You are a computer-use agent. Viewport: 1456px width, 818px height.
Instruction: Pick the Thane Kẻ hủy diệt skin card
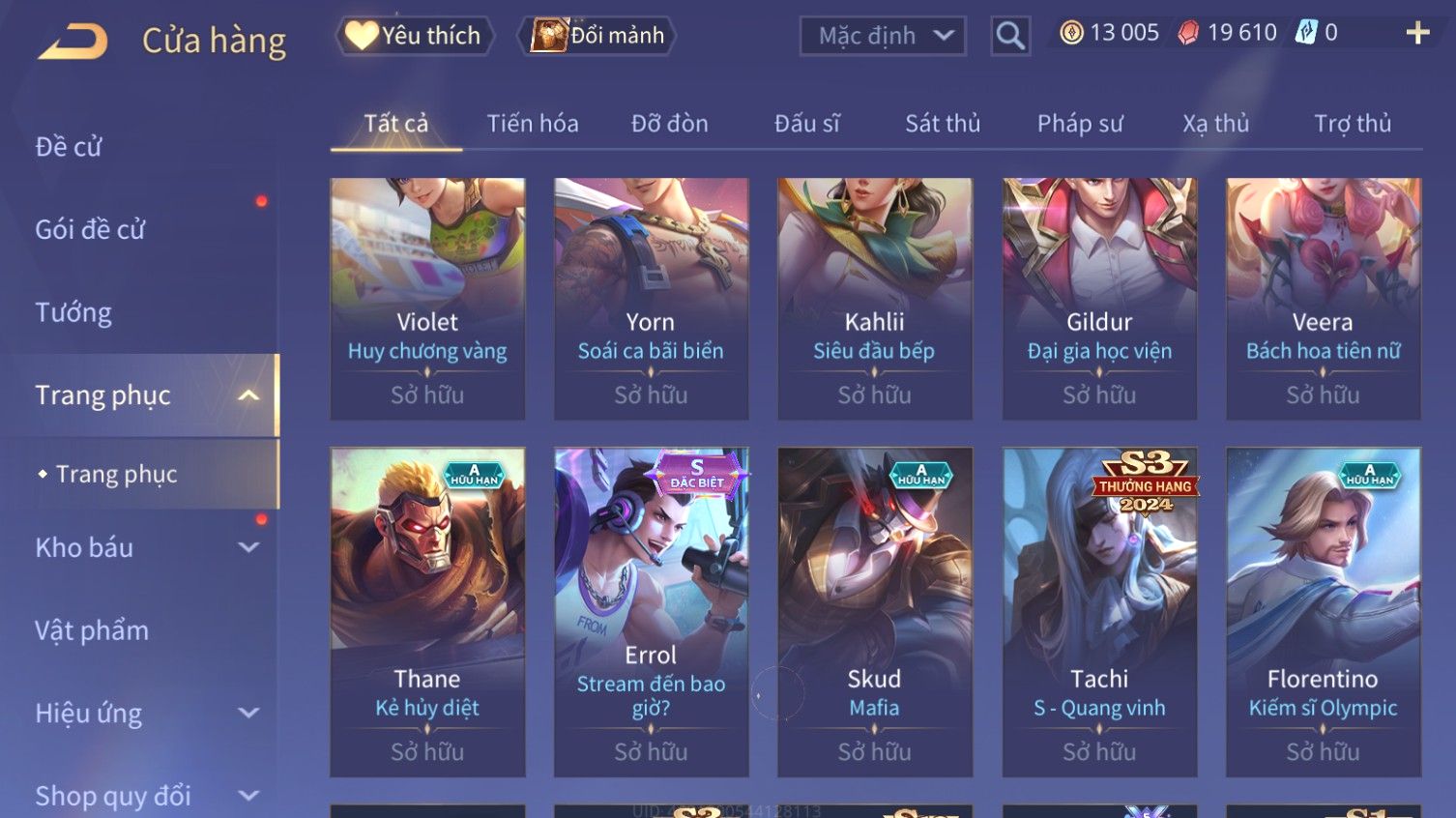pyautogui.click(x=427, y=611)
